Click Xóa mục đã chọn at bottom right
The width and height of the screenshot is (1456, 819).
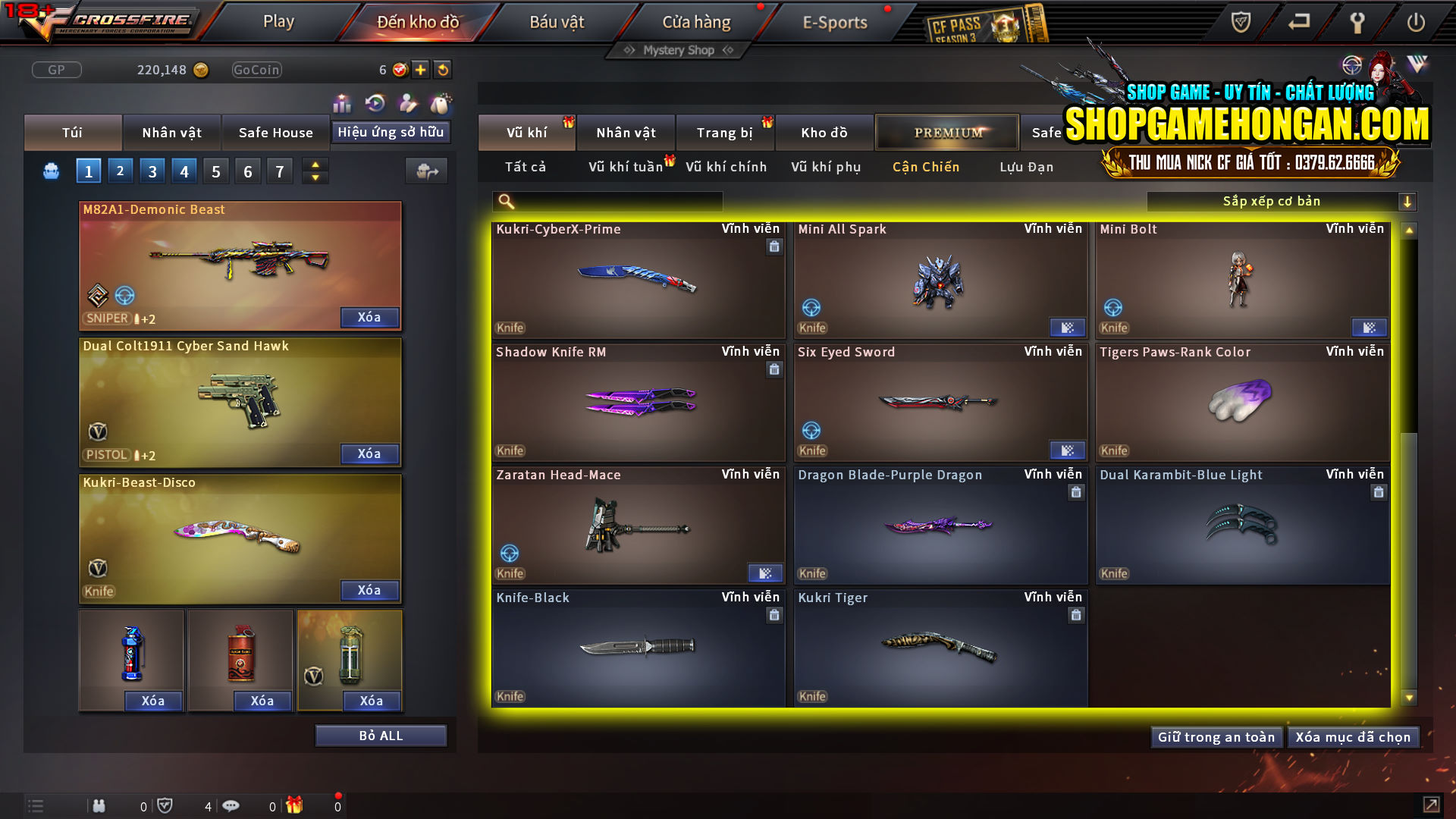coord(1354,736)
